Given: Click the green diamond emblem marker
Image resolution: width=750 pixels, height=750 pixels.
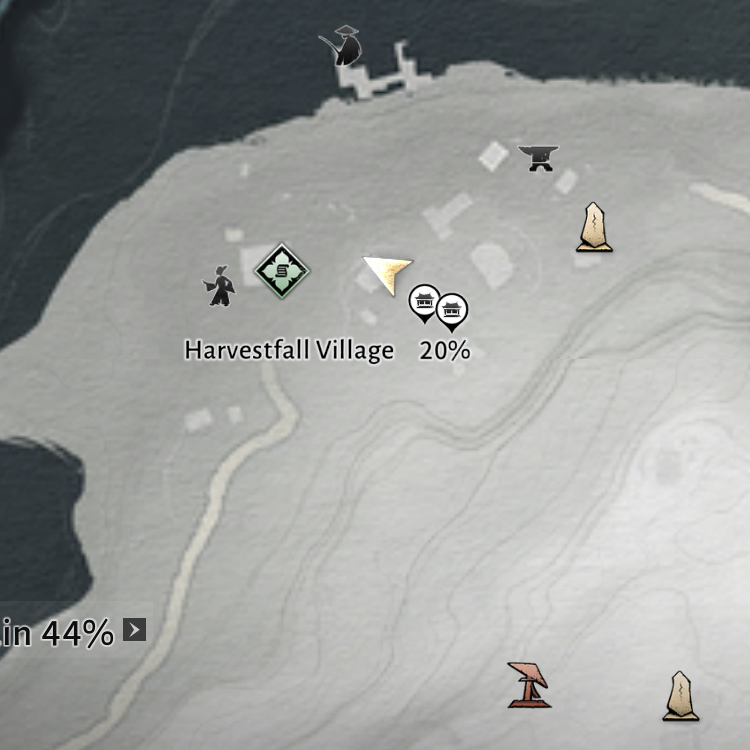Looking at the screenshot, I should (x=282, y=270).
